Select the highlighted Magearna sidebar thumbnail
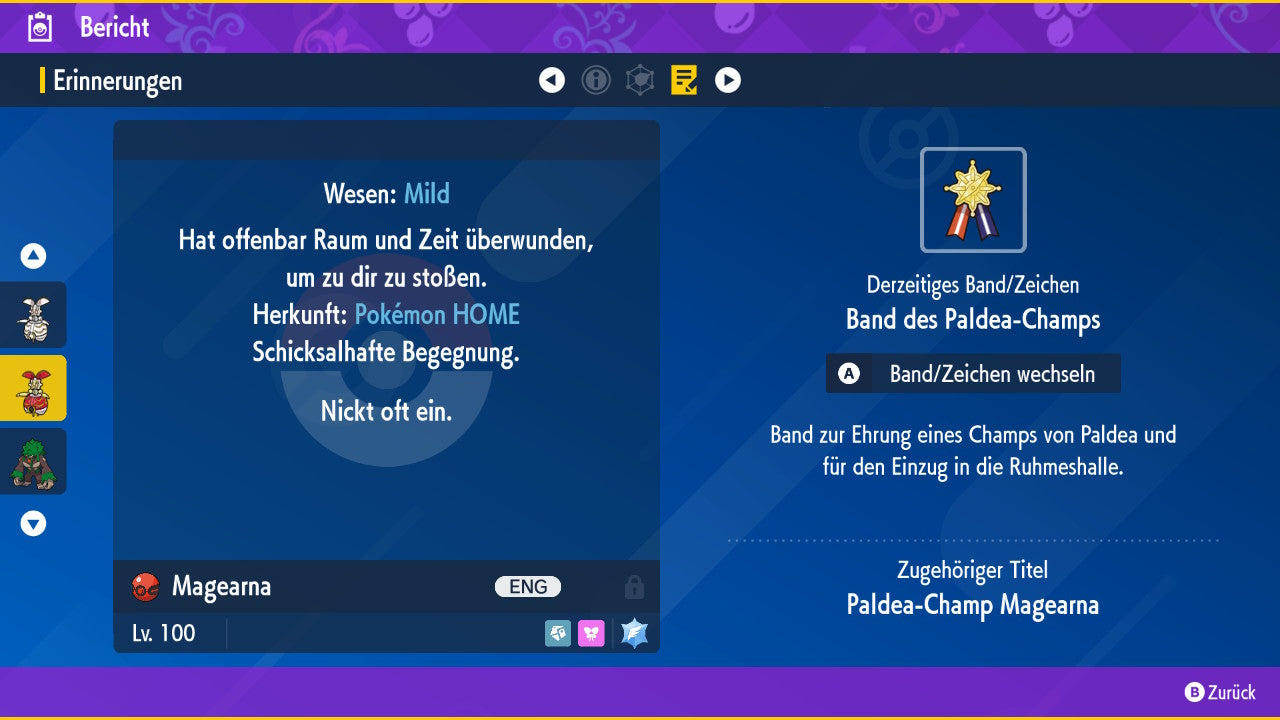Screen dimensions: 1280x720 point(32,388)
